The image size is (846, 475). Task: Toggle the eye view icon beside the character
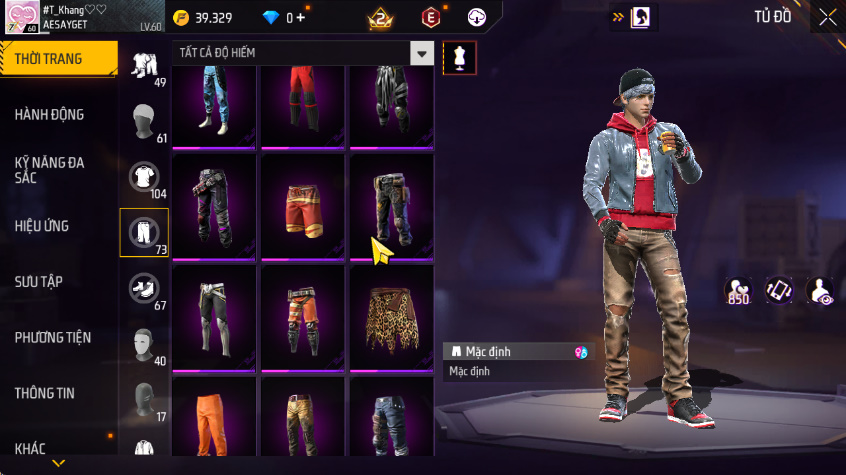(820, 290)
